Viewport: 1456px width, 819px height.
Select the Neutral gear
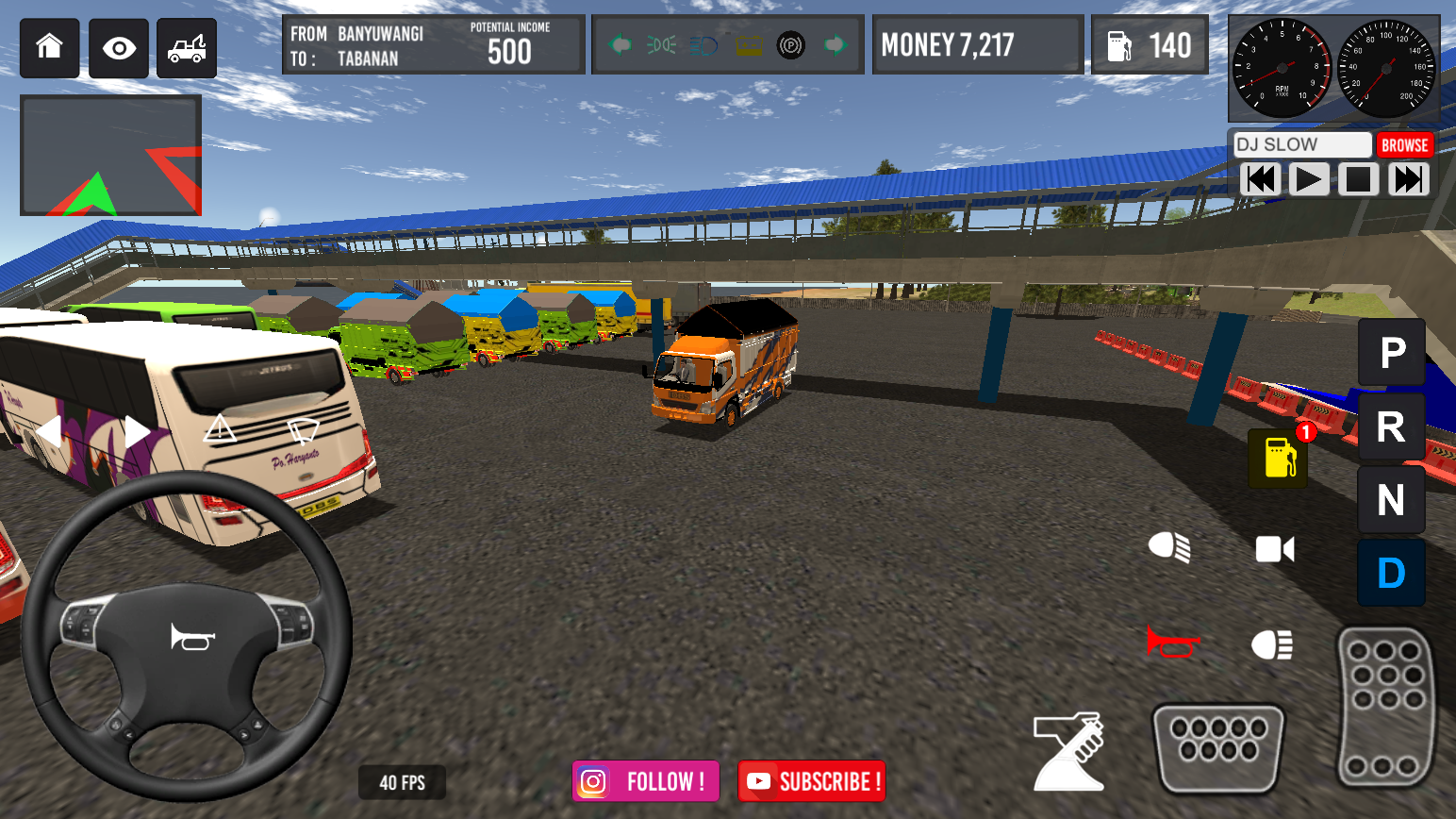pyautogui.click(x=1391, y=500)
